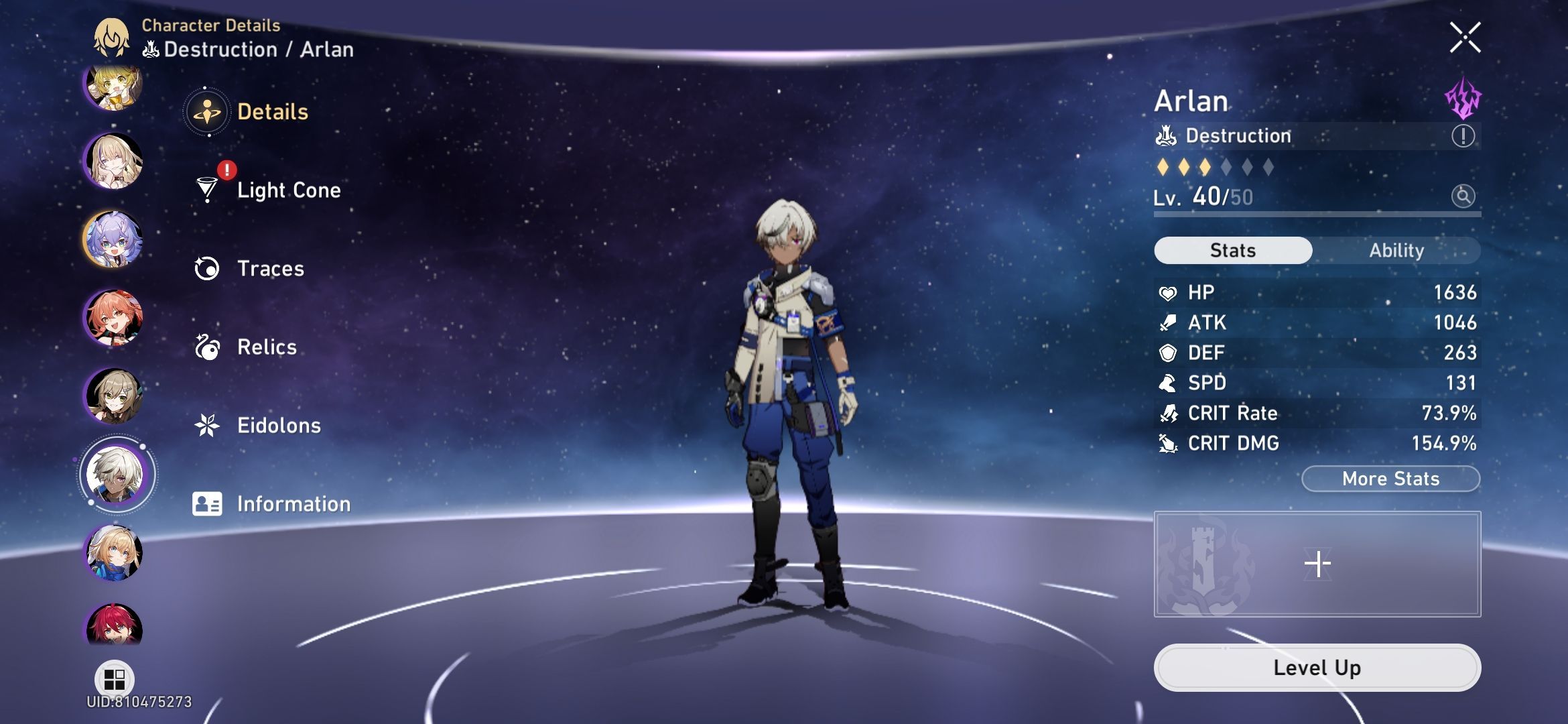
Task: Open the Light Cone panel
Action: [x=288, y=190]
